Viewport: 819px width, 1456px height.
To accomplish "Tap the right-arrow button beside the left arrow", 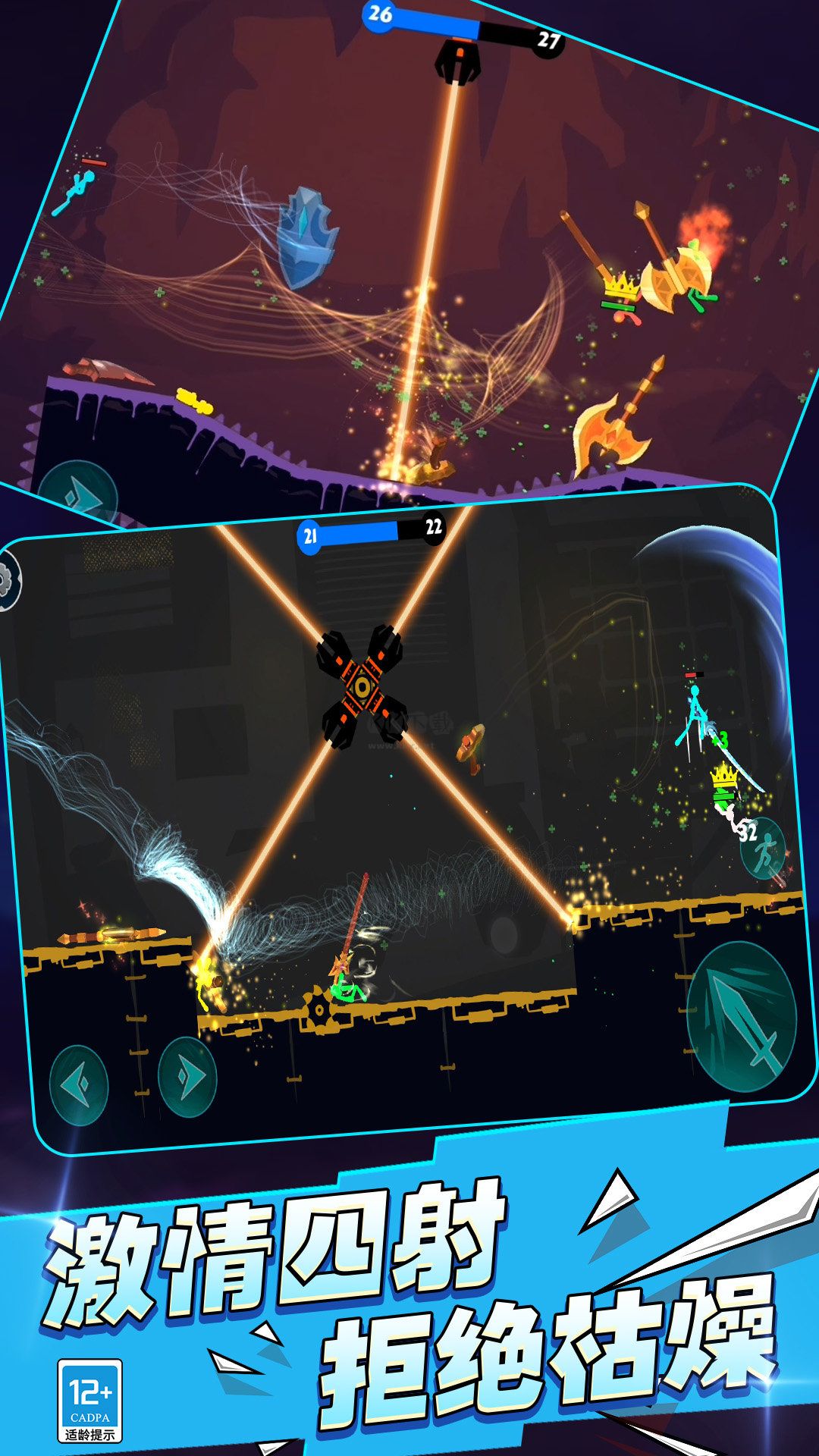I will (x=187, y=1077).
